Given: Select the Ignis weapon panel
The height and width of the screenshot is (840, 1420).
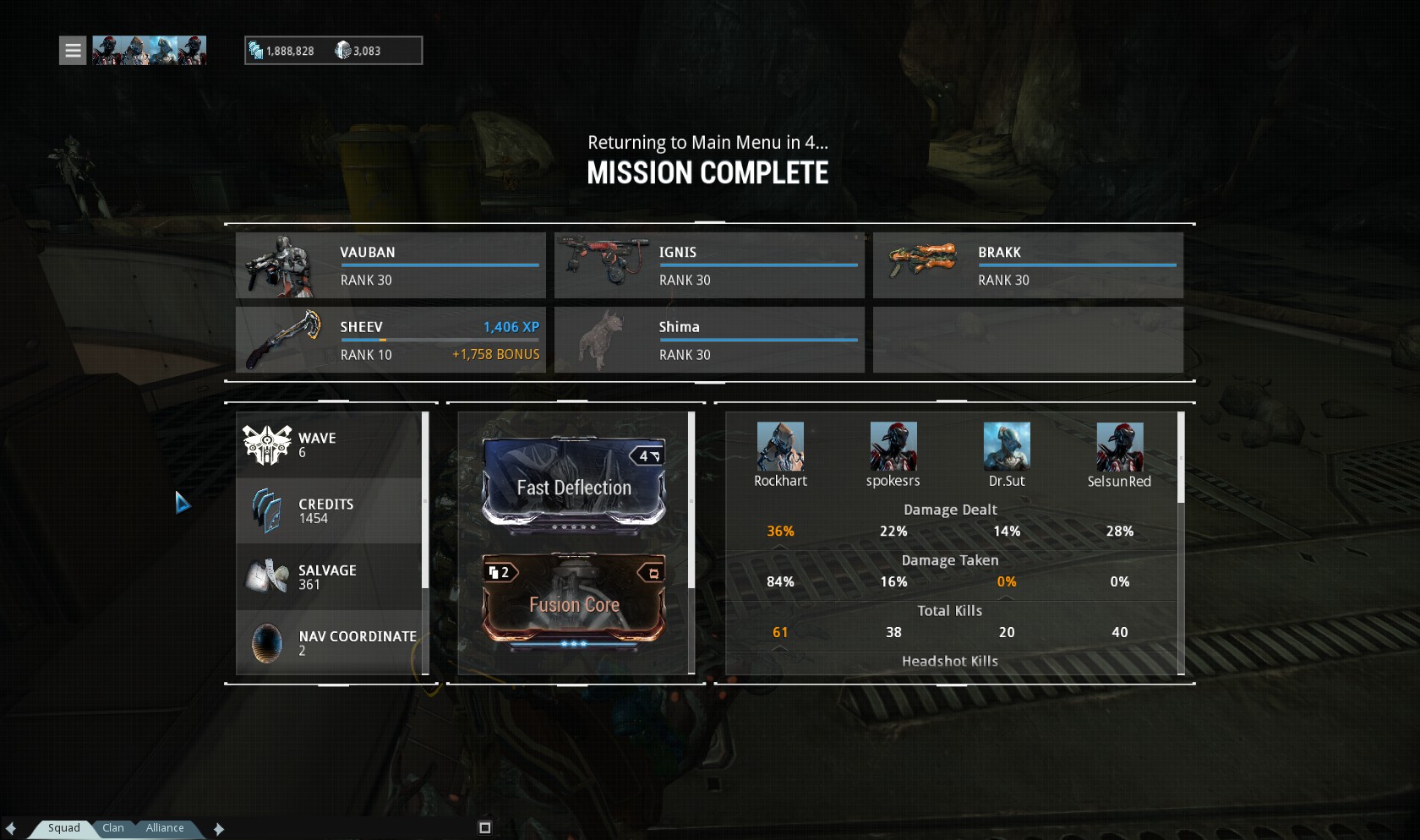Looking at the screenshot, I should (709, 265).
